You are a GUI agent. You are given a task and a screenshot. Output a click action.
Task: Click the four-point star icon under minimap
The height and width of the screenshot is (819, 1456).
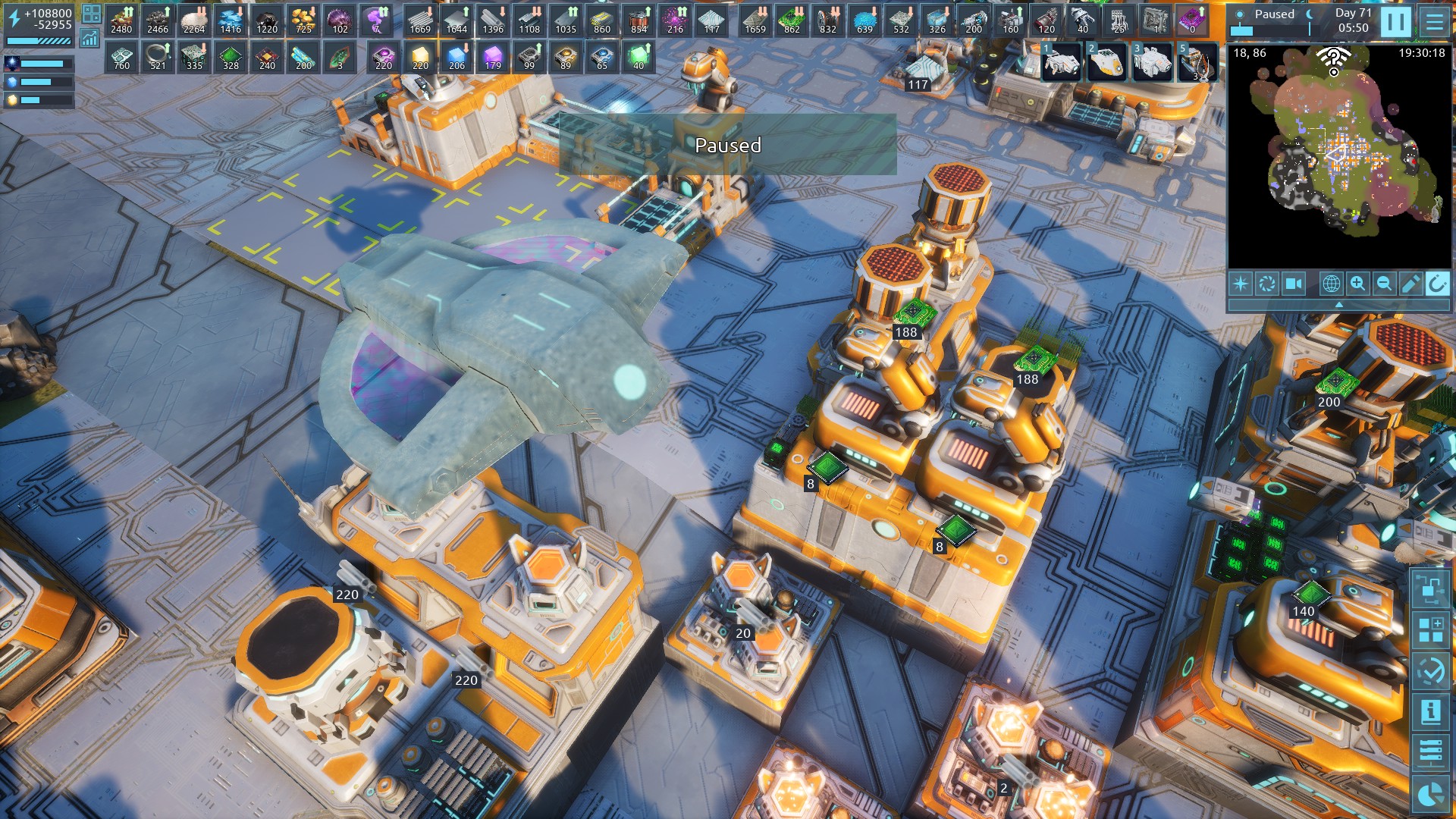[x=1241, y=284]
